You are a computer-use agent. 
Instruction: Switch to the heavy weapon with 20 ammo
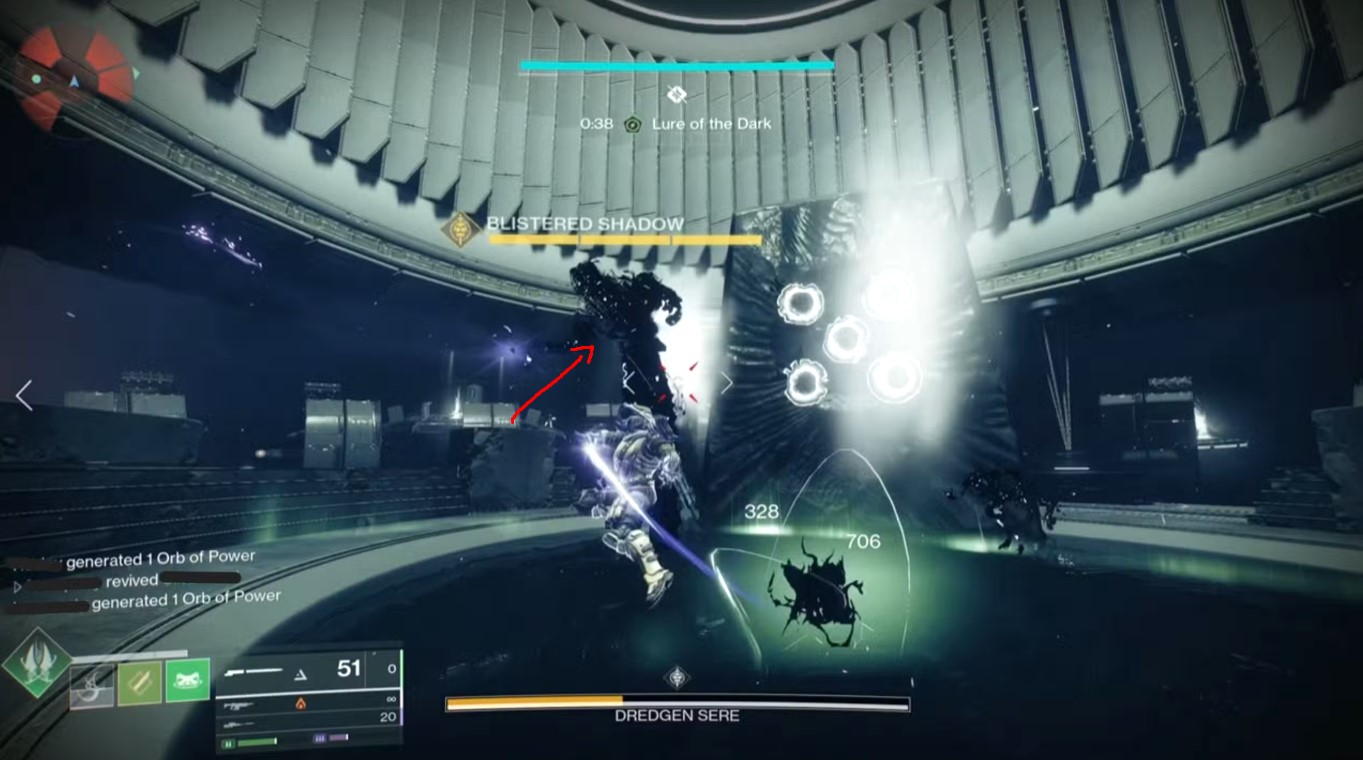pyautogui.click(x=300, y=720)
